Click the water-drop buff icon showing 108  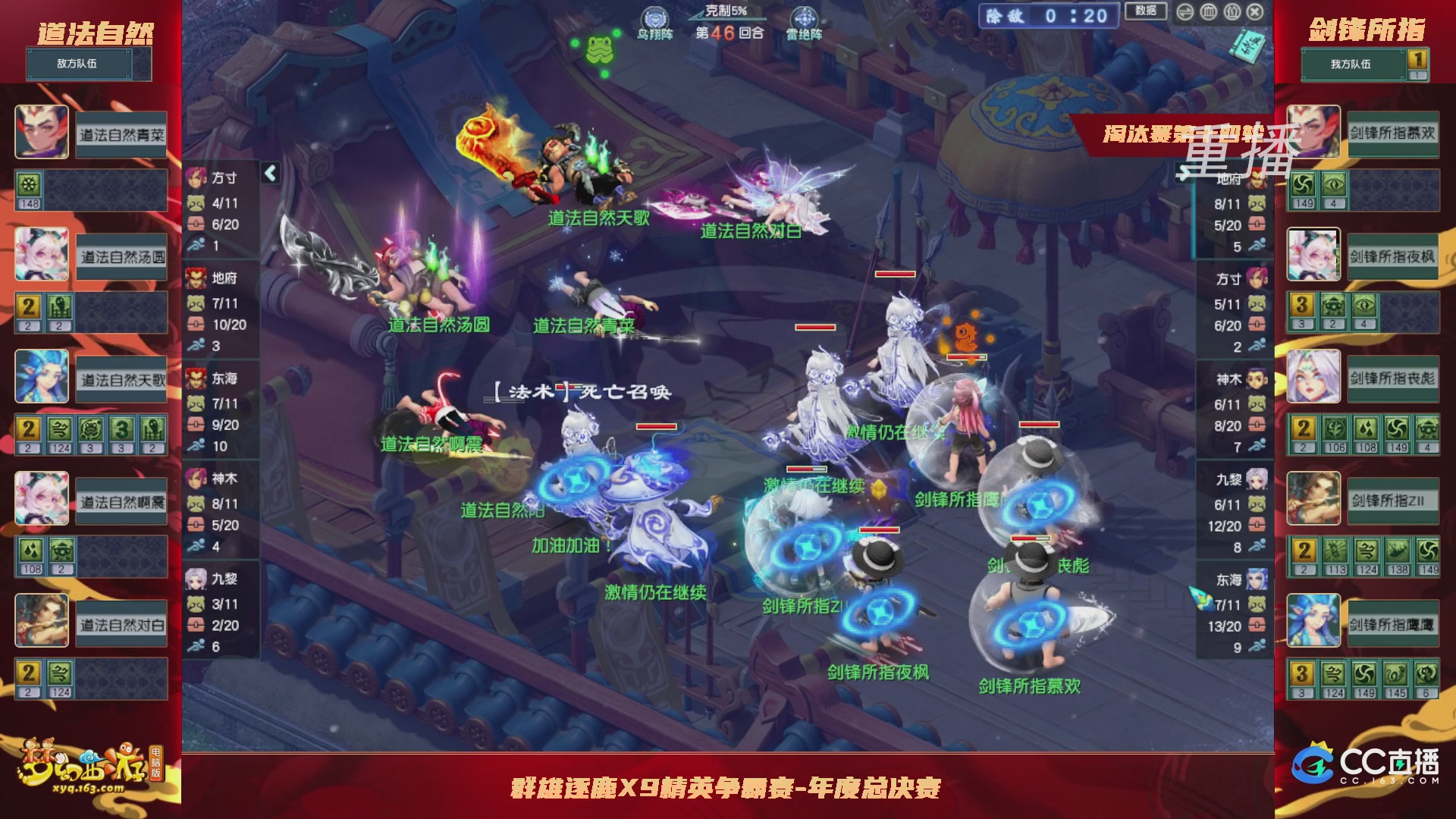click(x=30, y=548)
